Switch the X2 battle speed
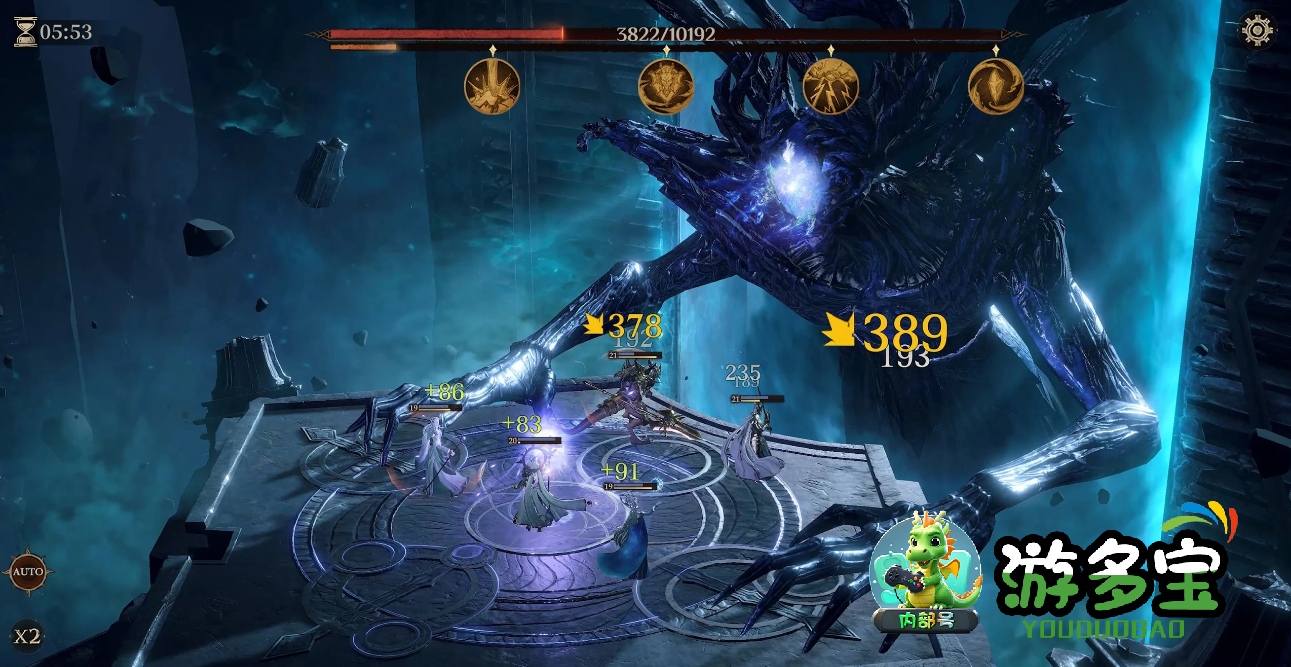The width and height of the screenshot is (1291, 667). [27, 635]
